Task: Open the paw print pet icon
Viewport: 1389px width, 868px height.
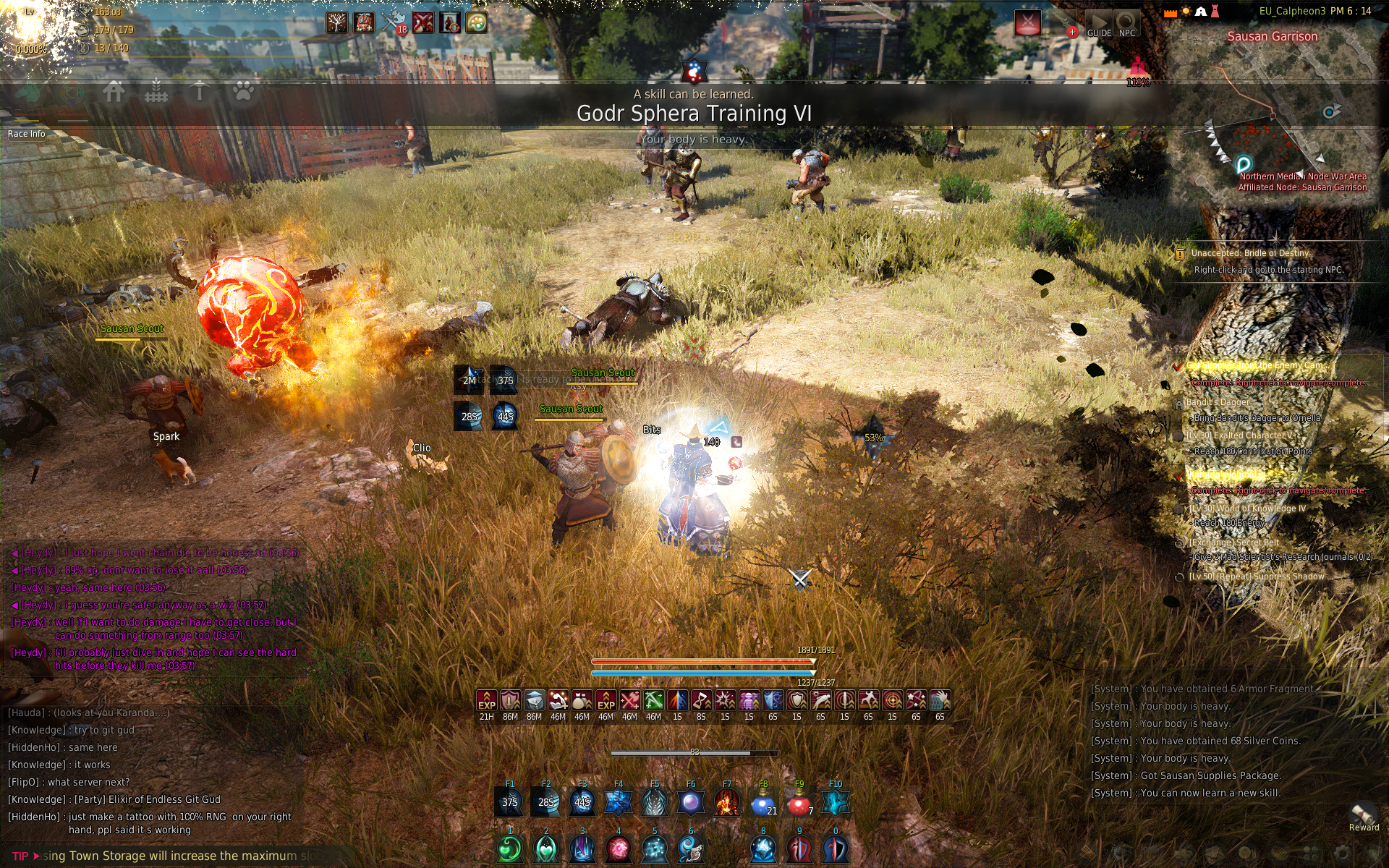Action: (x=243, y=93)
